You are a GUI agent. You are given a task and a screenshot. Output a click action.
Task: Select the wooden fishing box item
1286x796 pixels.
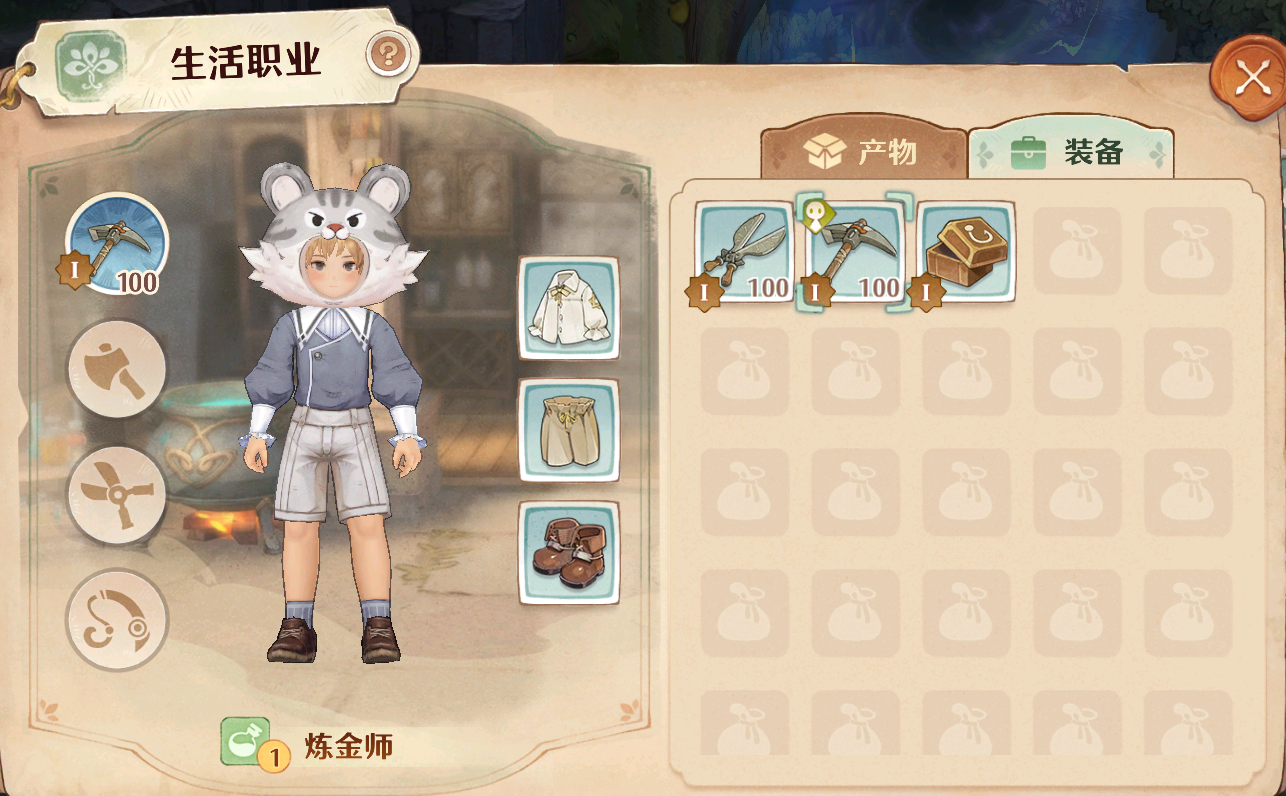966,252
